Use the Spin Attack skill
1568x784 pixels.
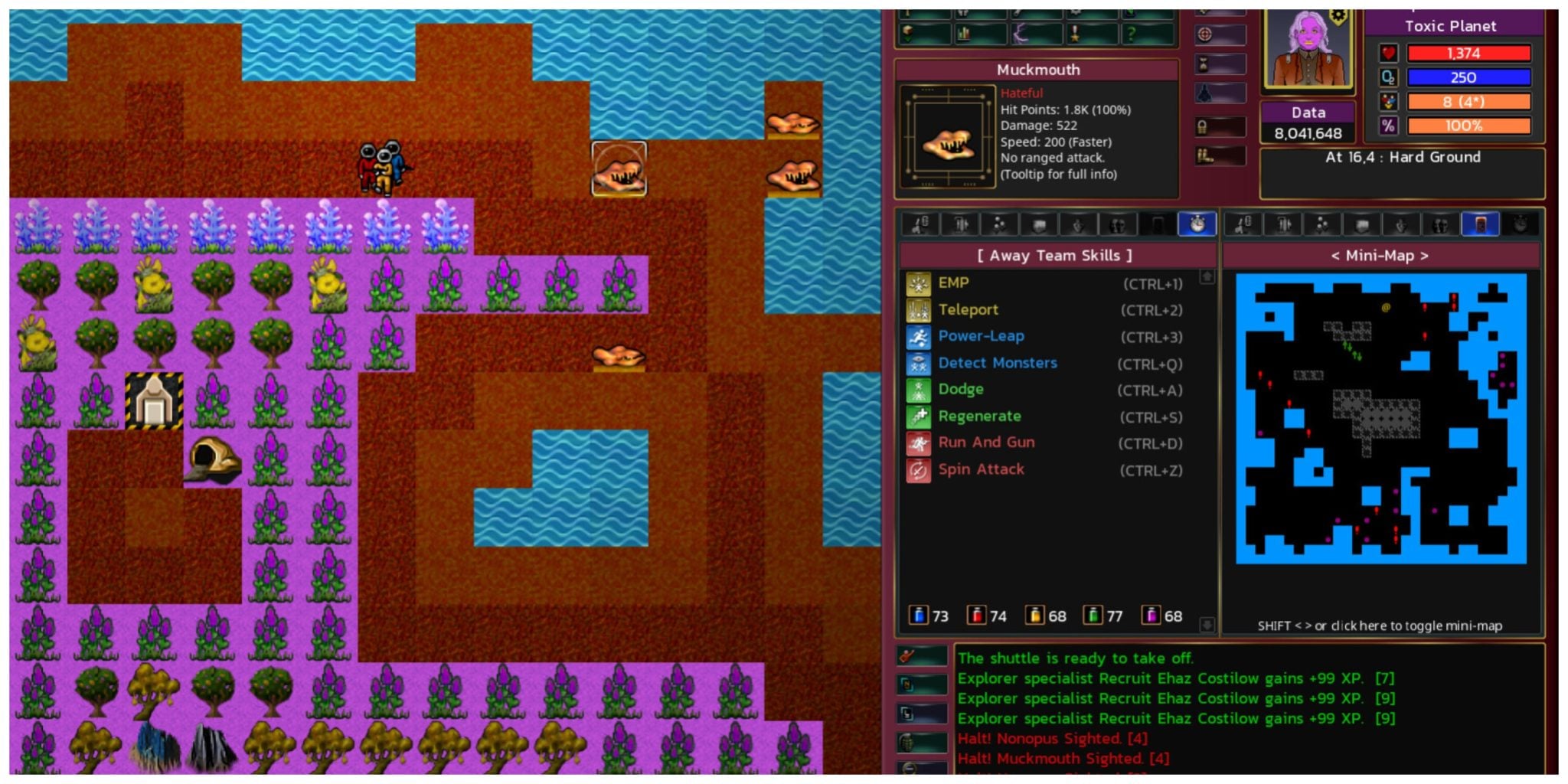point(981,469)
